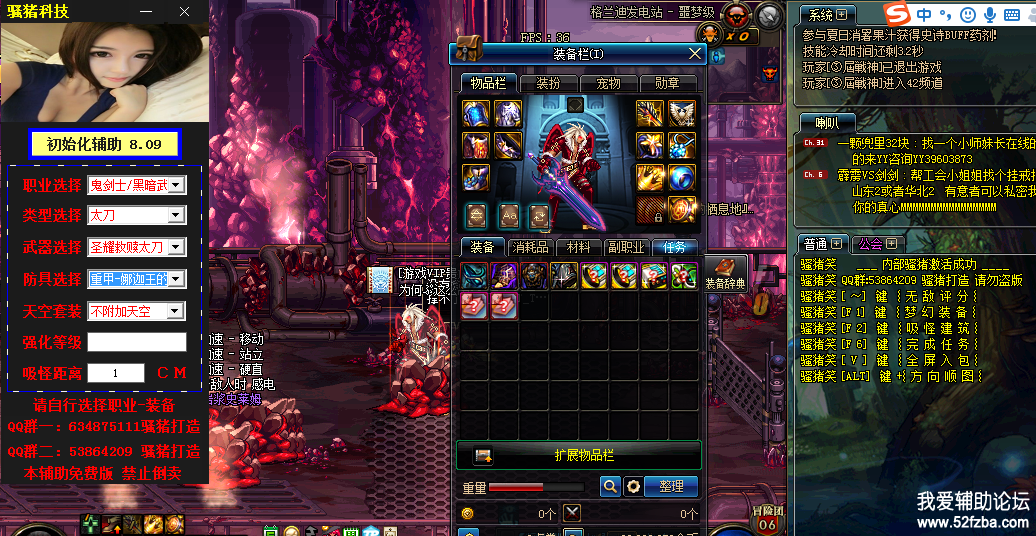Show the 消耗品 consumables tab

(x=530, y=247)
